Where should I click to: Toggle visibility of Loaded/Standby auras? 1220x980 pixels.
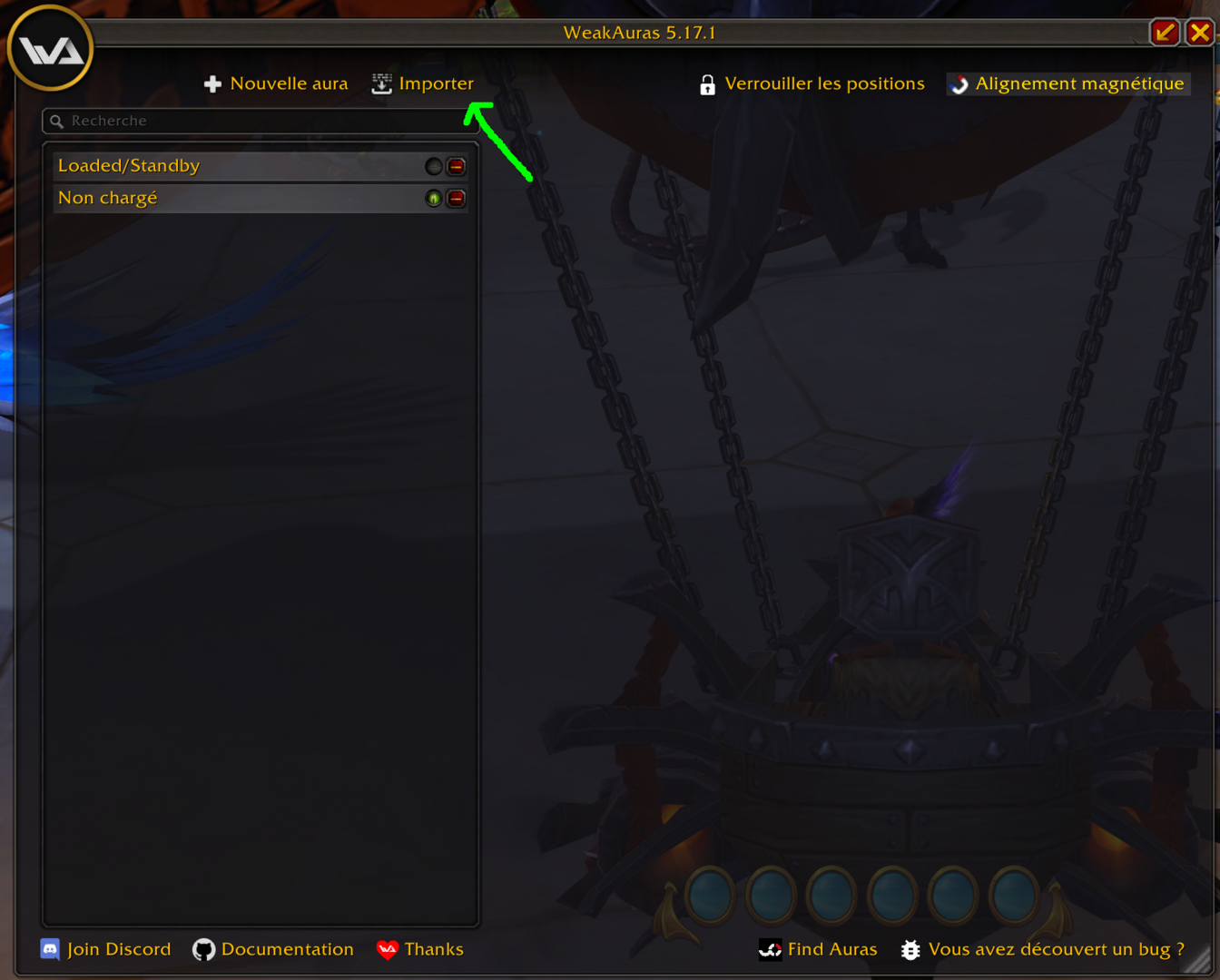[x=434, y=166]
